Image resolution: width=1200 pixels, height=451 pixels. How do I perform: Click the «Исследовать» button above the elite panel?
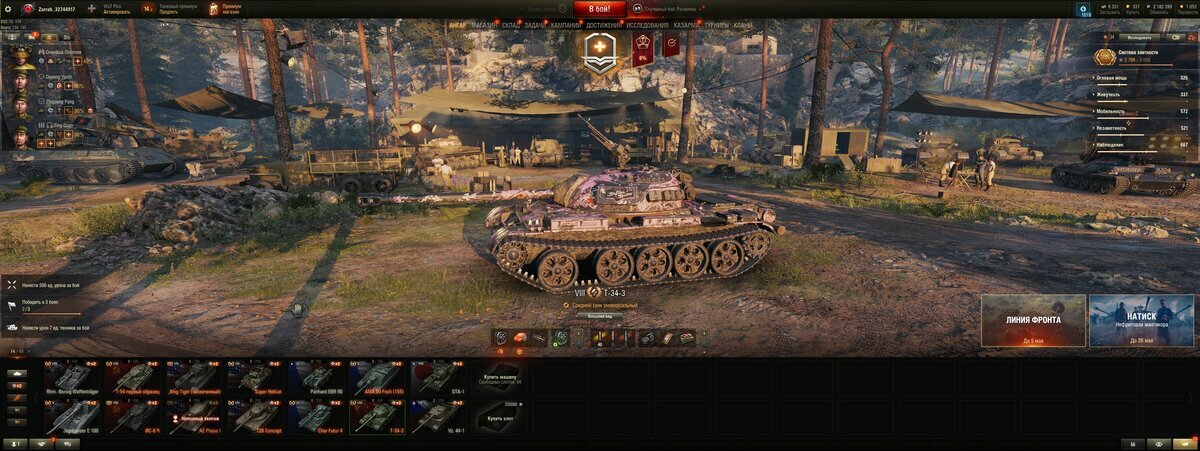tap(1140, 36)
